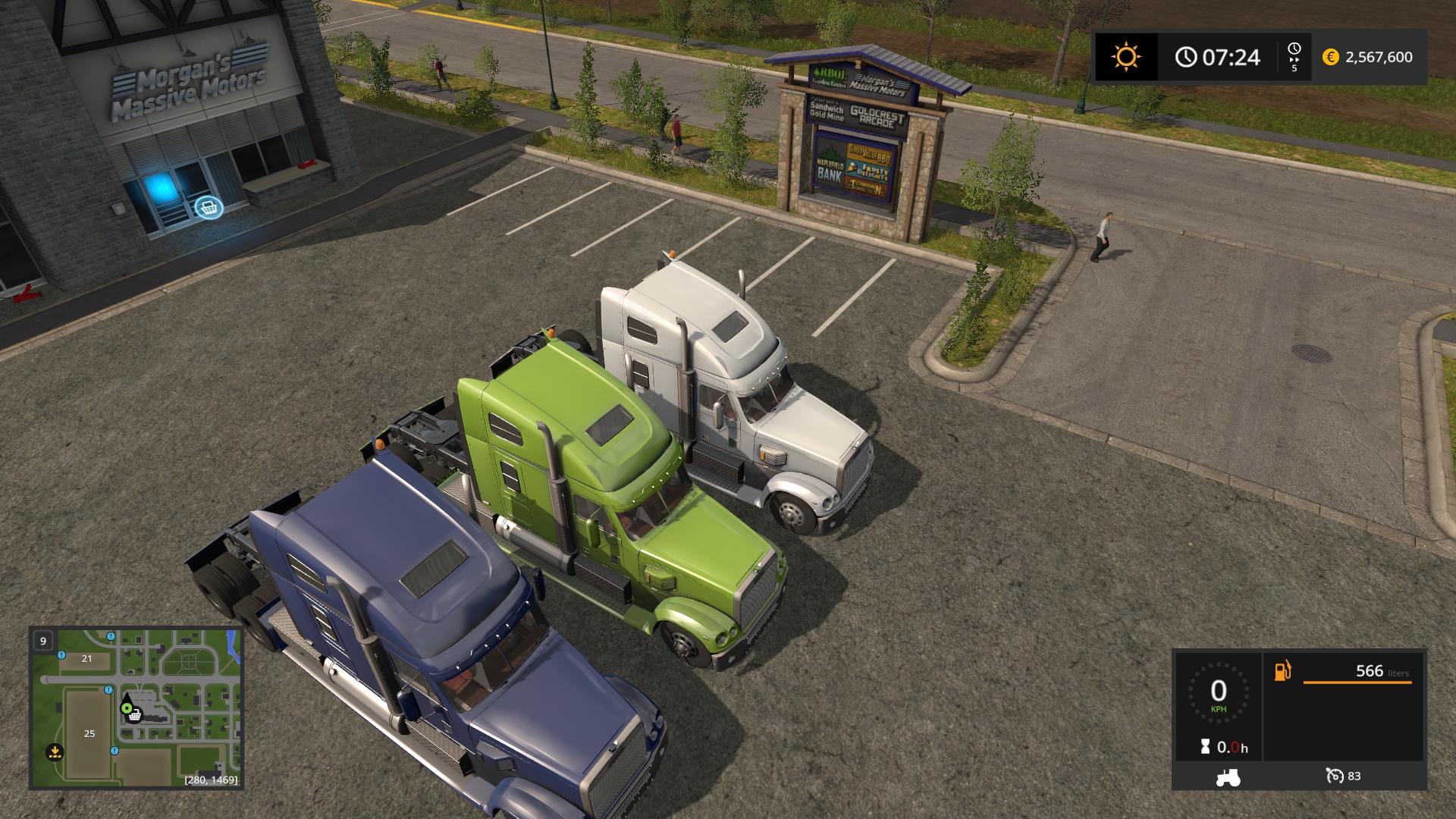Viewport: 1456px width, 819px height.
Task: Select the yellow unloading marker on minimap
Action: (54, 752)
